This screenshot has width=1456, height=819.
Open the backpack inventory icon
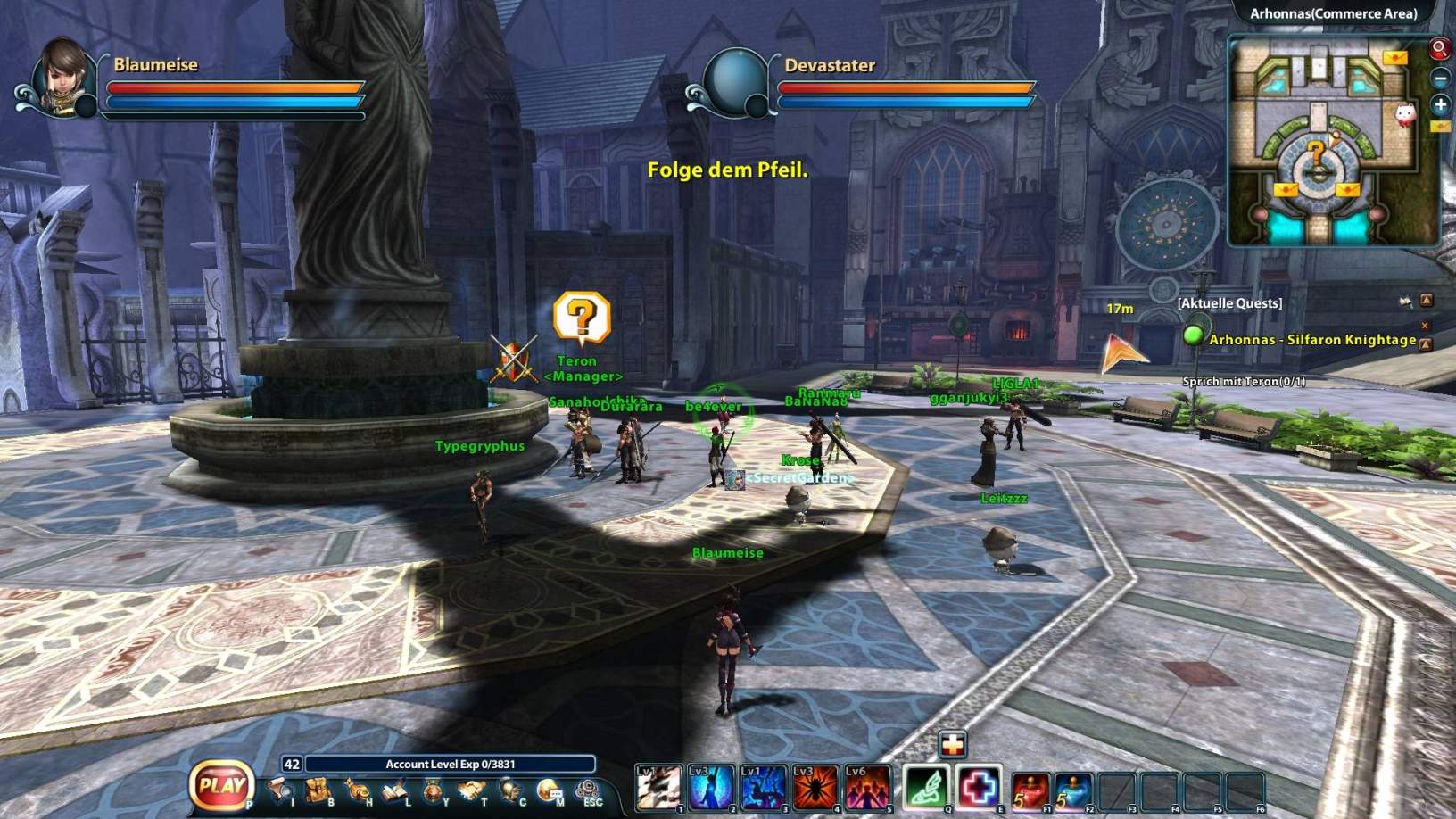point(319,790)
